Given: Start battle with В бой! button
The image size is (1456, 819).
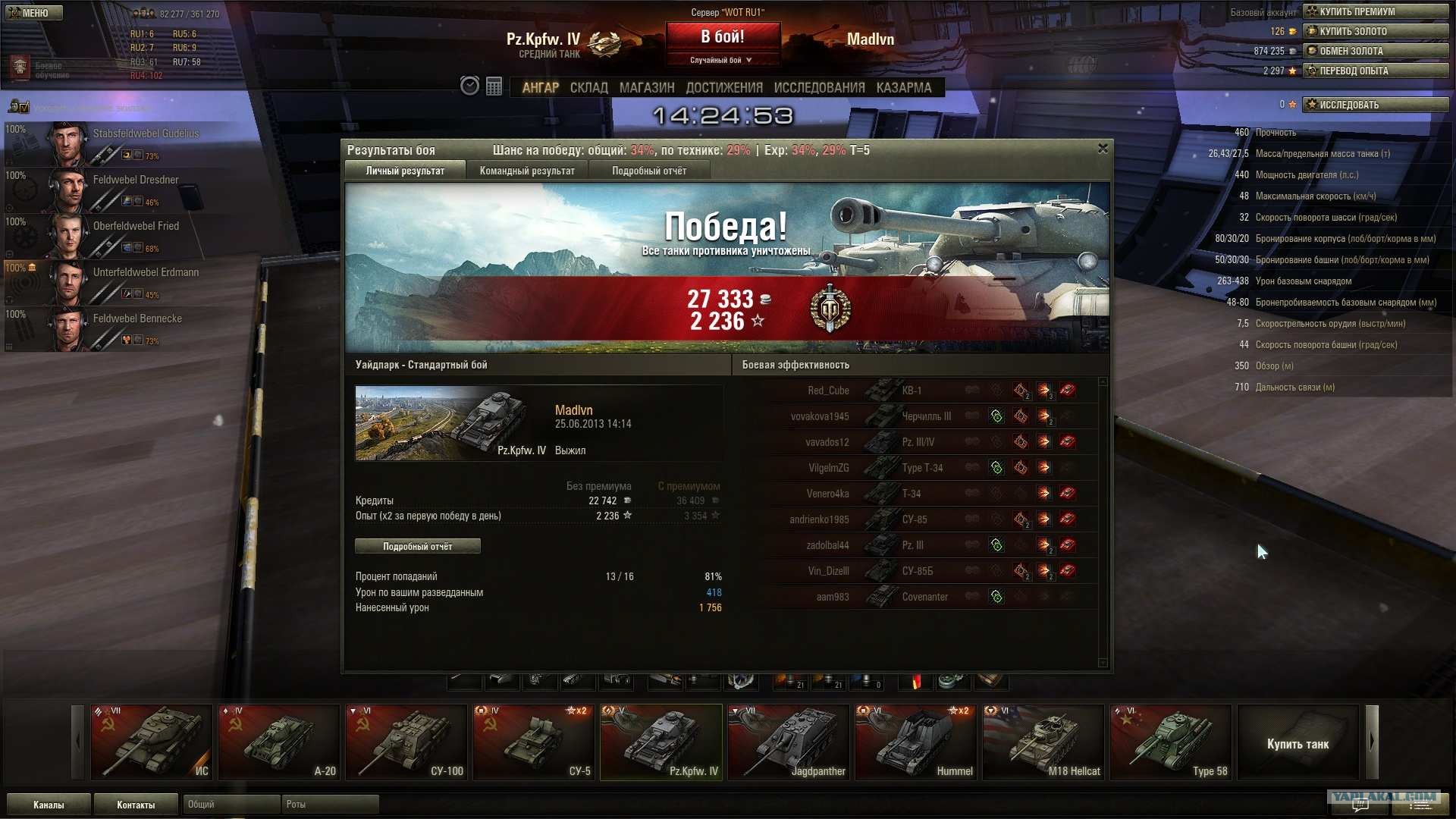Looking at the screenshot, I should (x=723, y=37).
